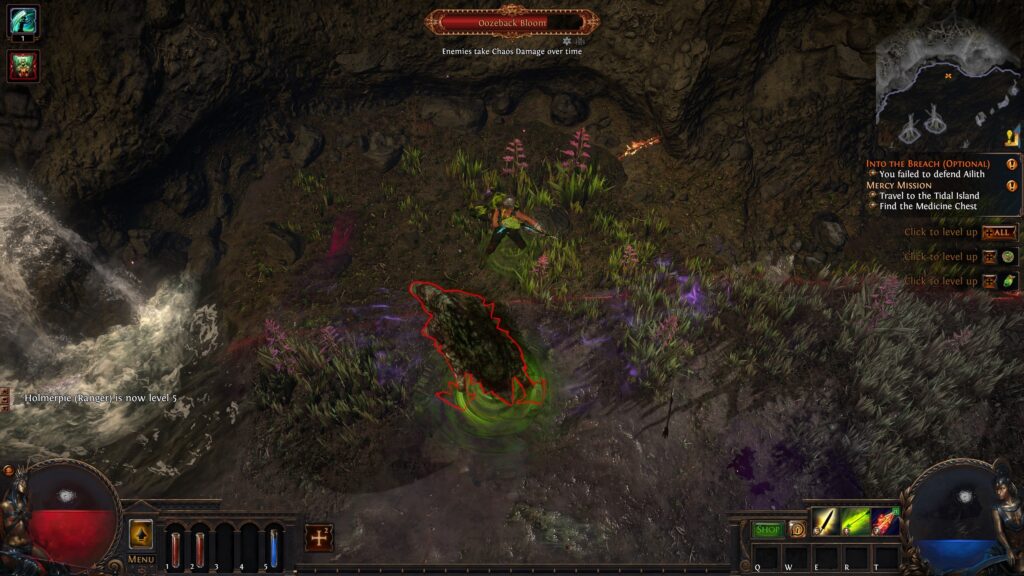This screenshot has width=1024, height=576.
Task: Activate the green arrow bow skill
Action: (x=855, y=522)
